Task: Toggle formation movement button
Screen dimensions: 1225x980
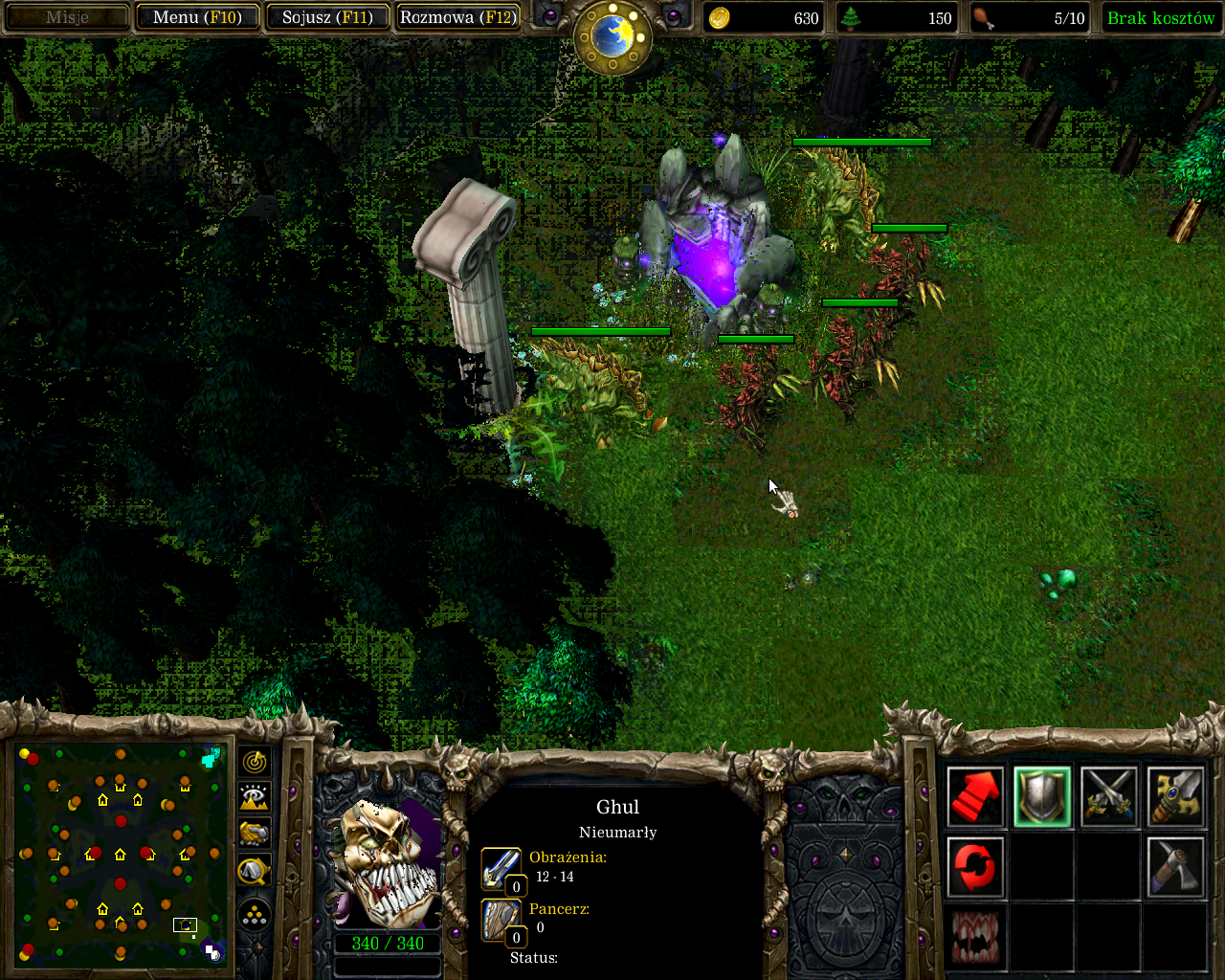Action: (x=255, y=916)
